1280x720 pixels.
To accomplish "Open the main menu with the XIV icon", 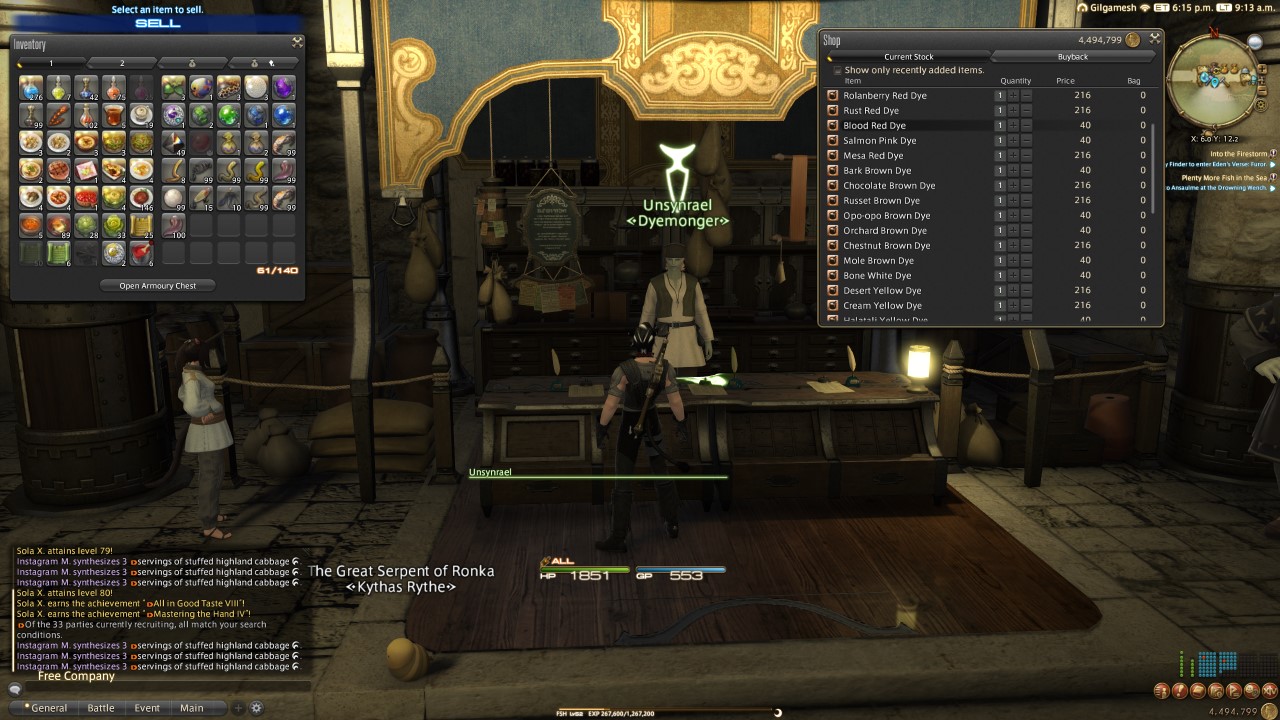I will [1269, 690].
